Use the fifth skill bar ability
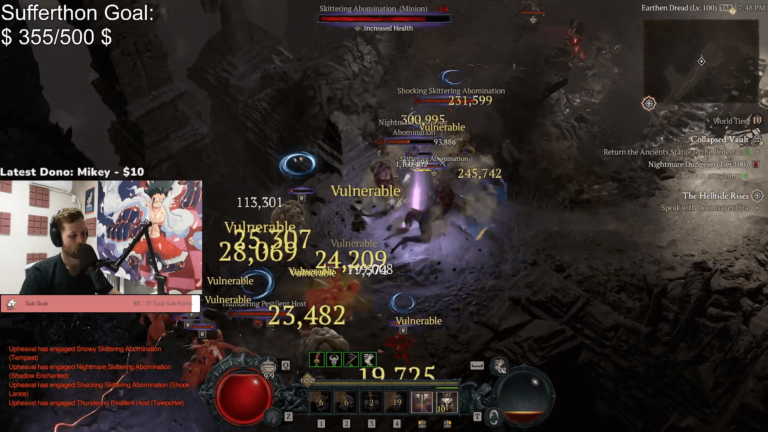 (x=421, y=402)
